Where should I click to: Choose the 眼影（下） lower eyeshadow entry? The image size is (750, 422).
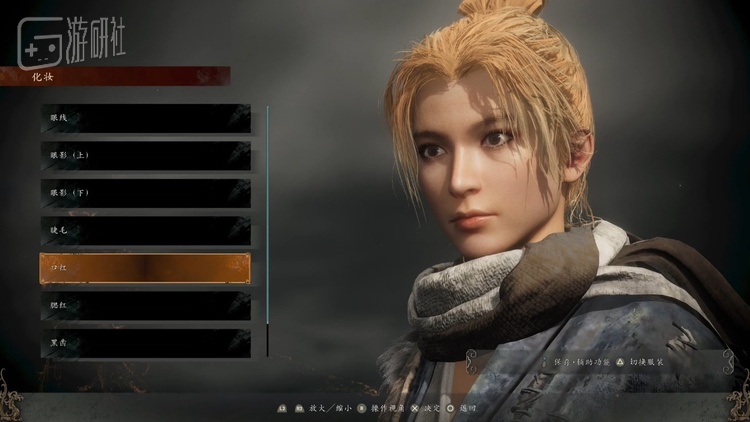click(x=145, y=193)
